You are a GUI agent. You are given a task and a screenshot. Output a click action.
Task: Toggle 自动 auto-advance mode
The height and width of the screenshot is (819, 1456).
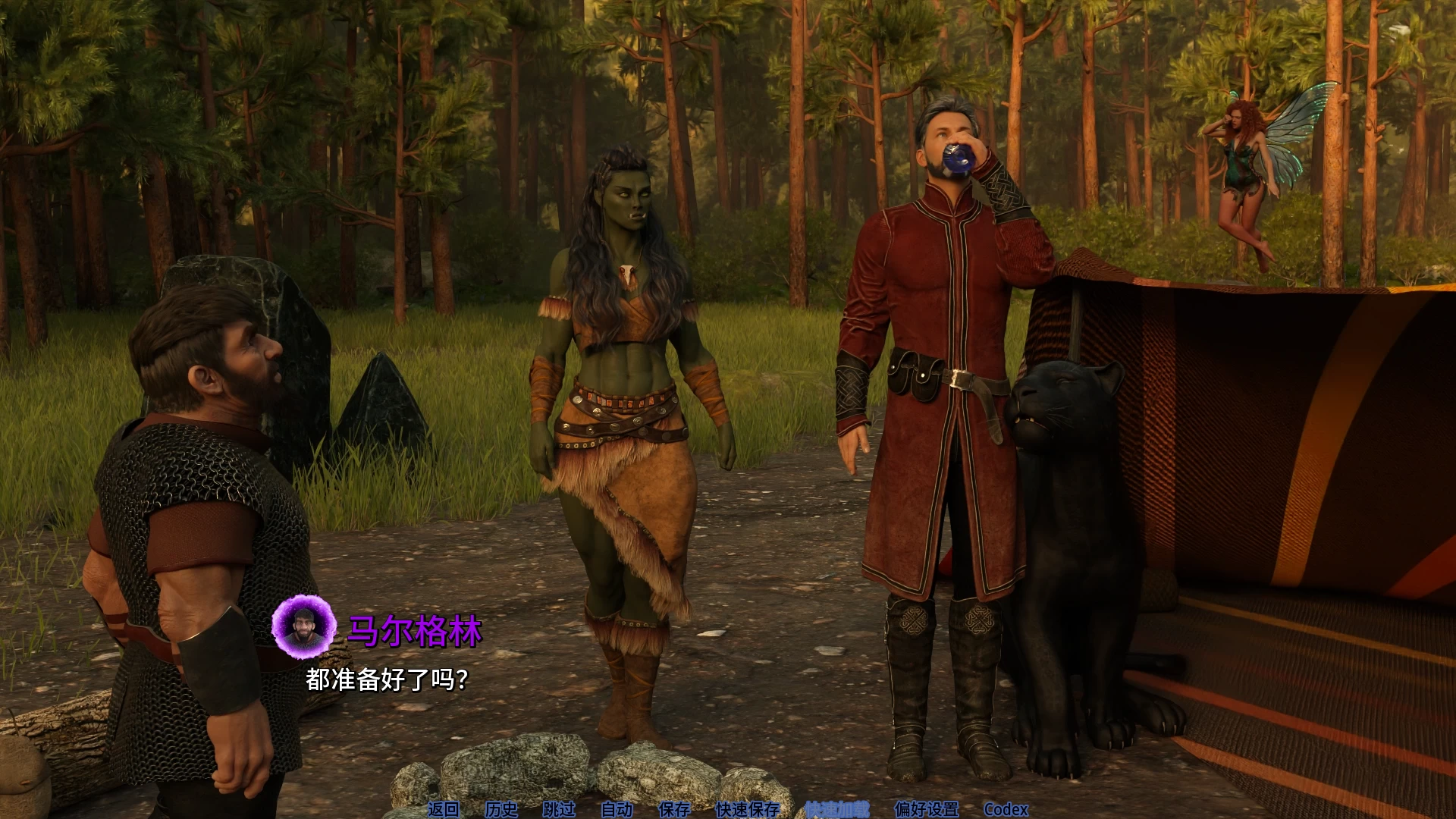pyautogui.click(x=617, y=809)
